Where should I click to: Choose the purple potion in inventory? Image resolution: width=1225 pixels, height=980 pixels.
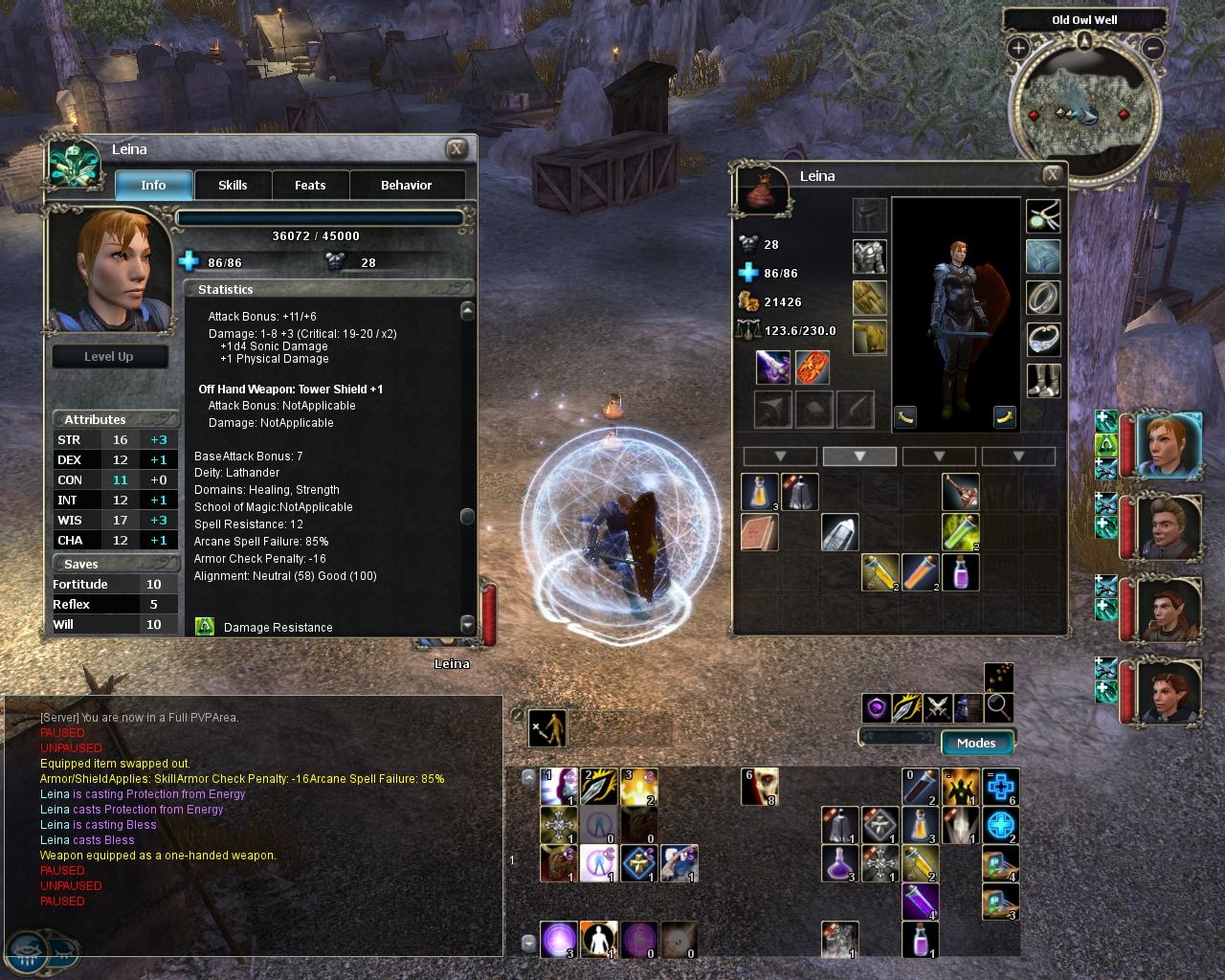point(960,572)
